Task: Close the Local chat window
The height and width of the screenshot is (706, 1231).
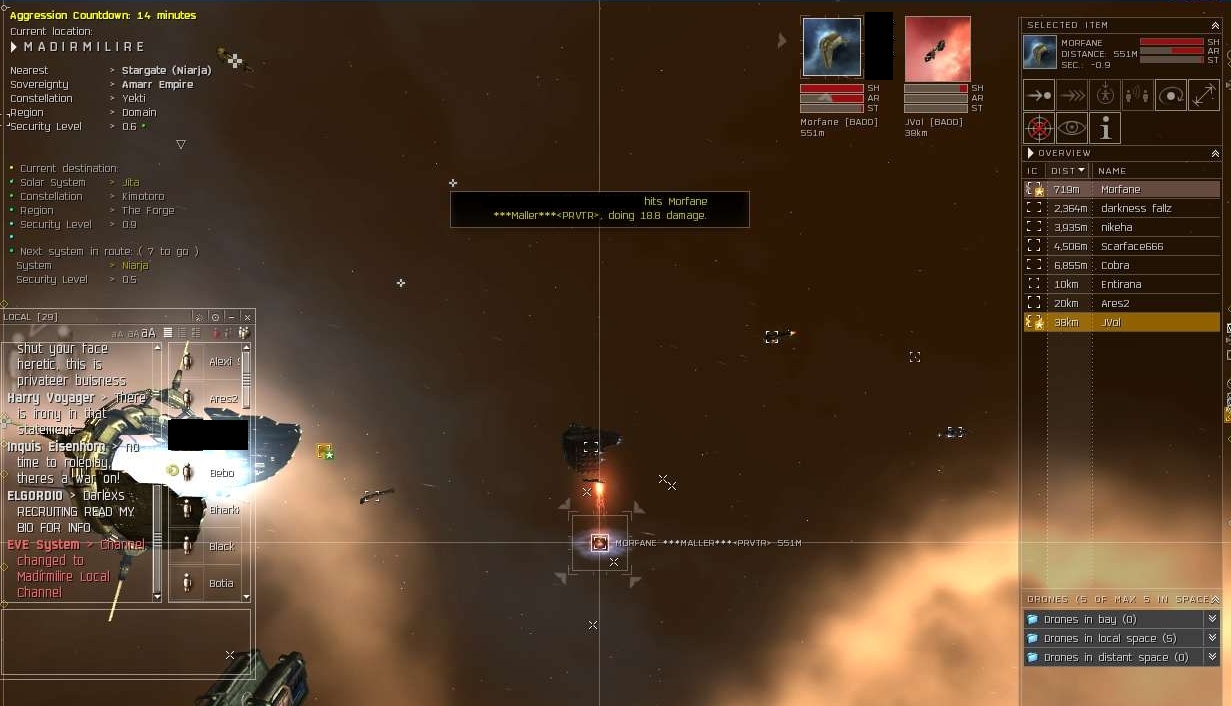Action: click(247, 317)
